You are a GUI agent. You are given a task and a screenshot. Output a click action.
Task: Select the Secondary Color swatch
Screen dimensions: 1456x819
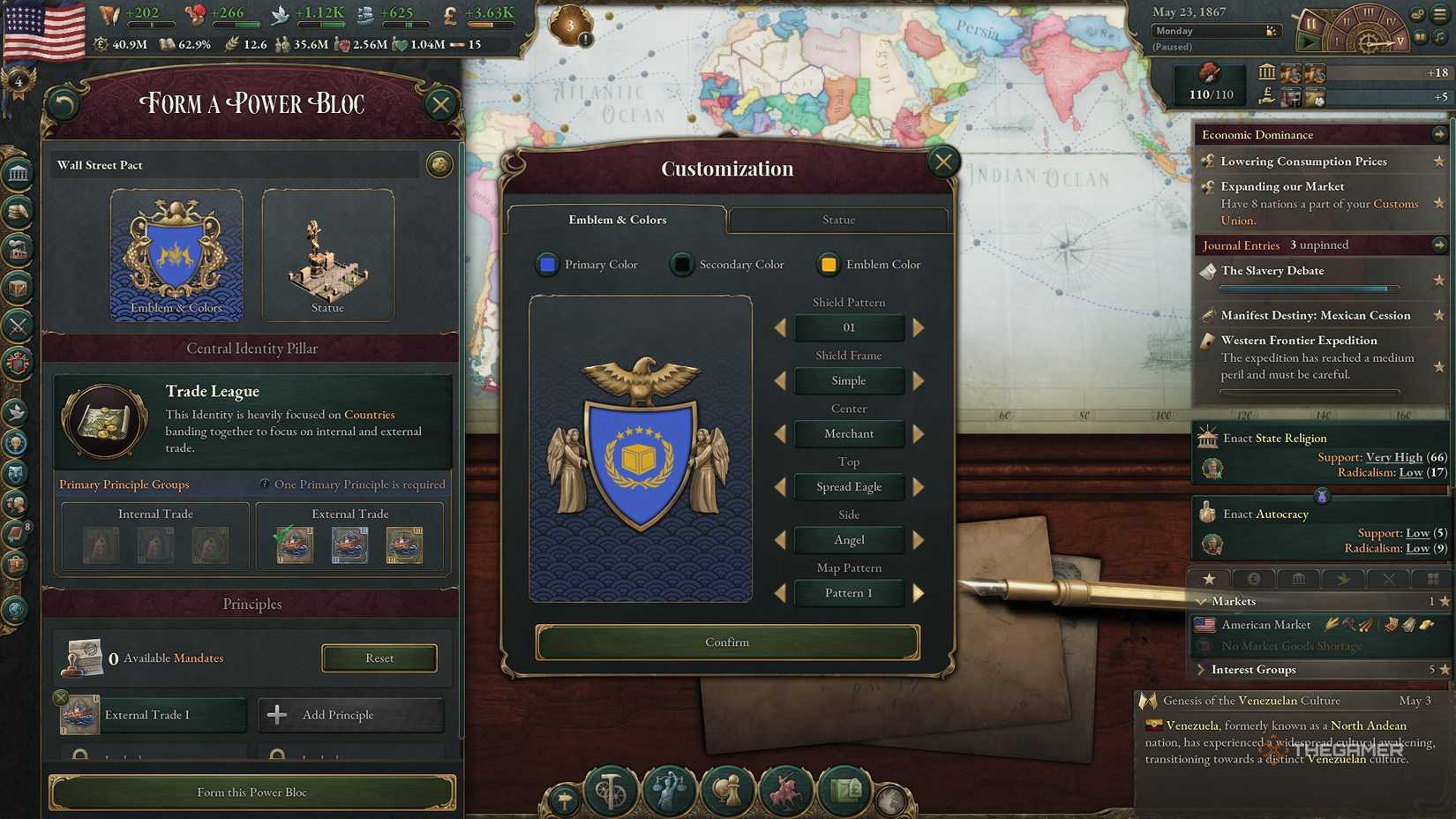click(x=681, y=264)
